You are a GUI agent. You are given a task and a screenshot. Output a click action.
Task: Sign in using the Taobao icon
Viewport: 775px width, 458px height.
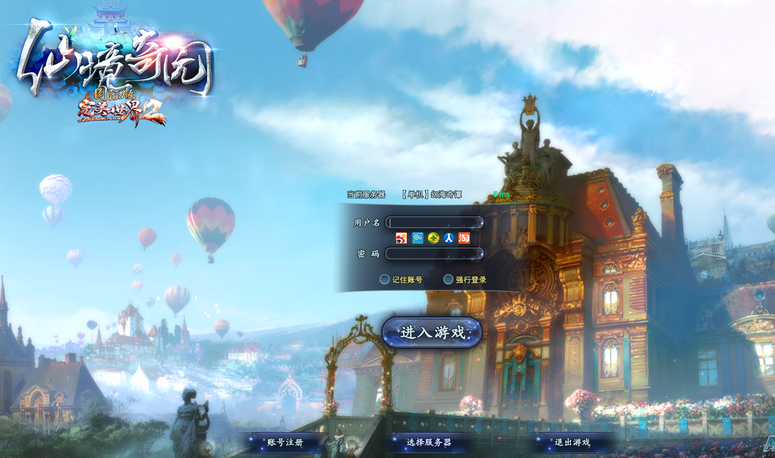click(464, 238)
